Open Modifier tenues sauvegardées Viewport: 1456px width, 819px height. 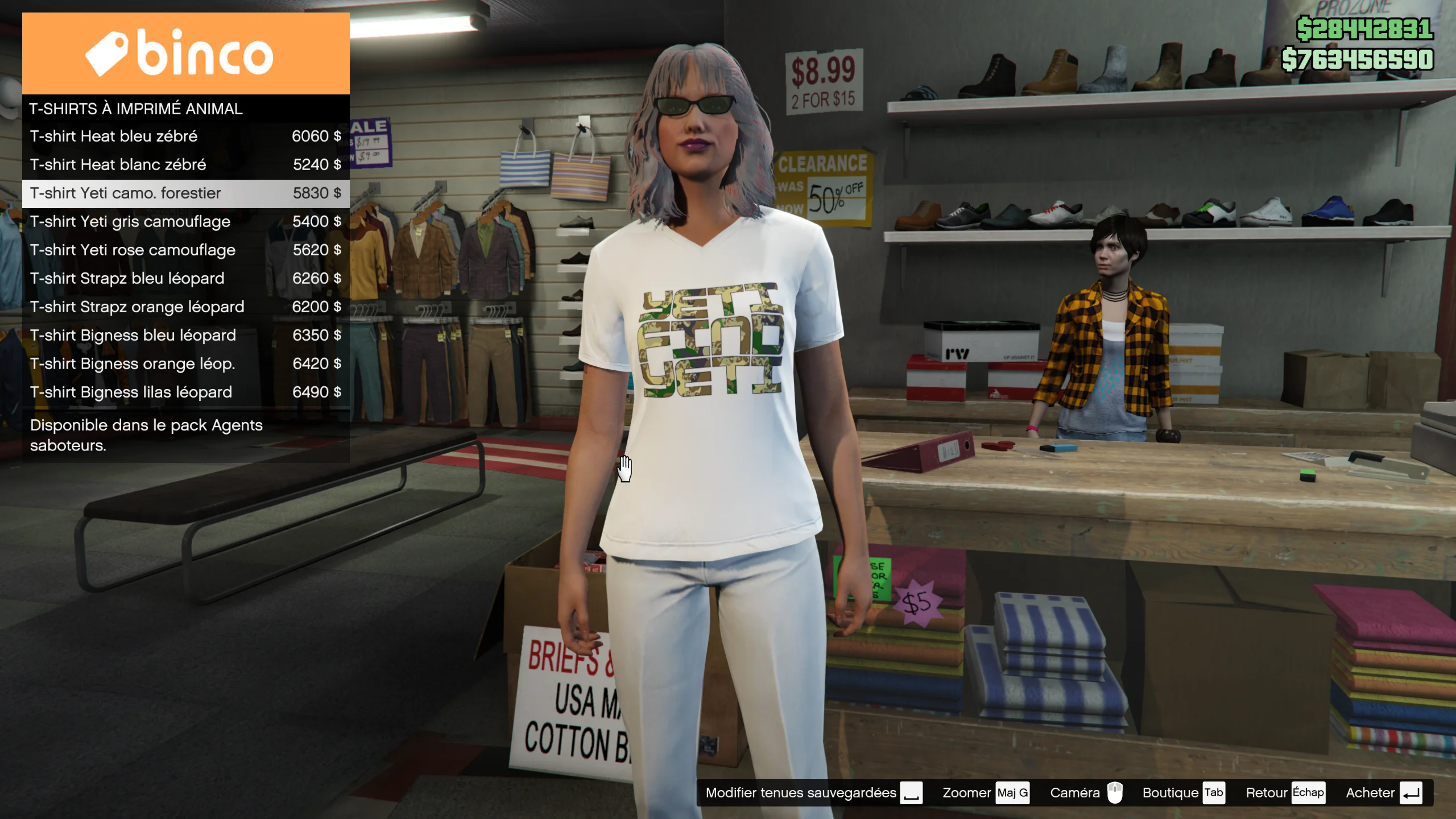813,793
